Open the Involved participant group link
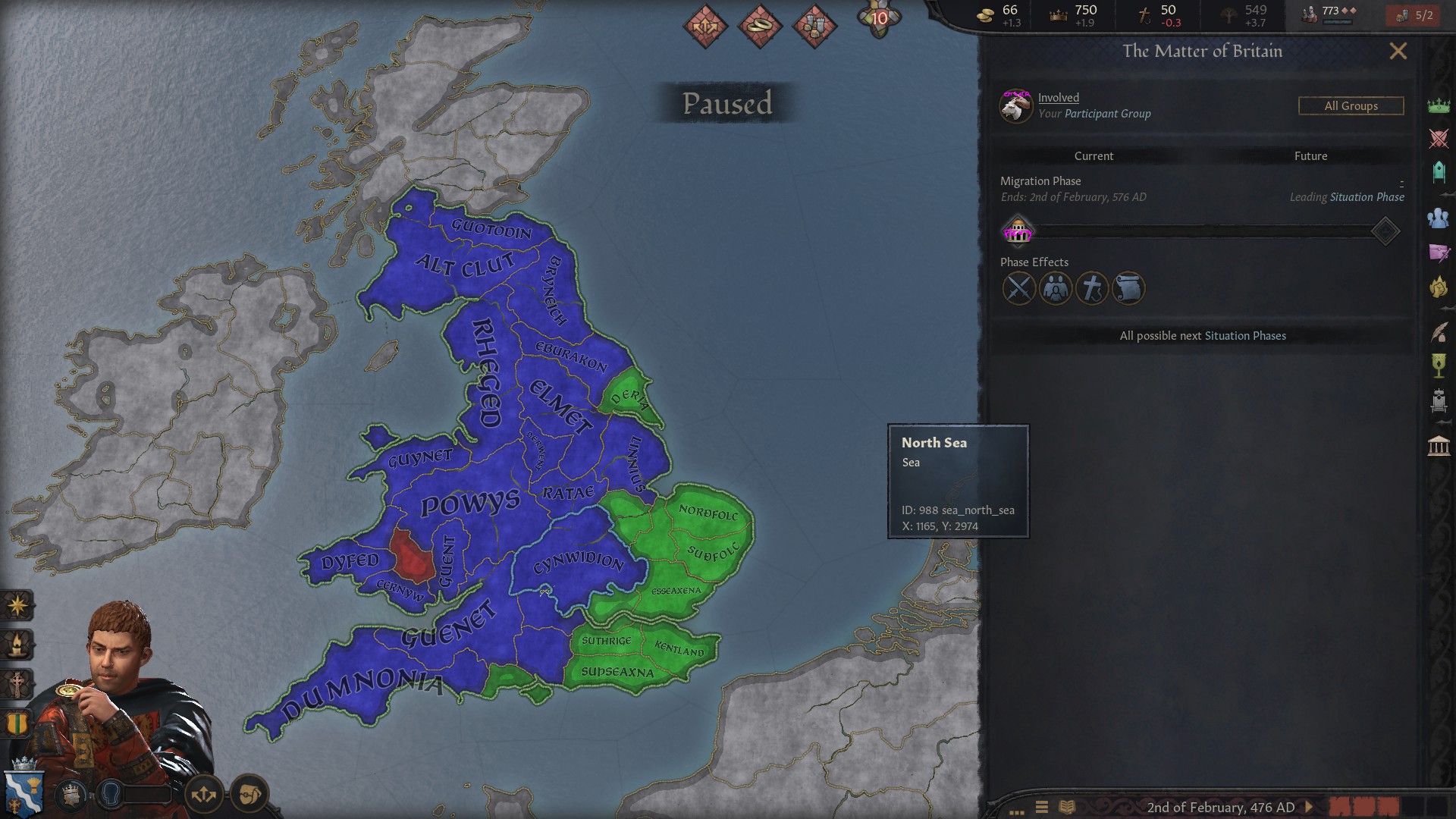Image resolution: width=1456 pixels, height=819 pixels. point(1057,97)
